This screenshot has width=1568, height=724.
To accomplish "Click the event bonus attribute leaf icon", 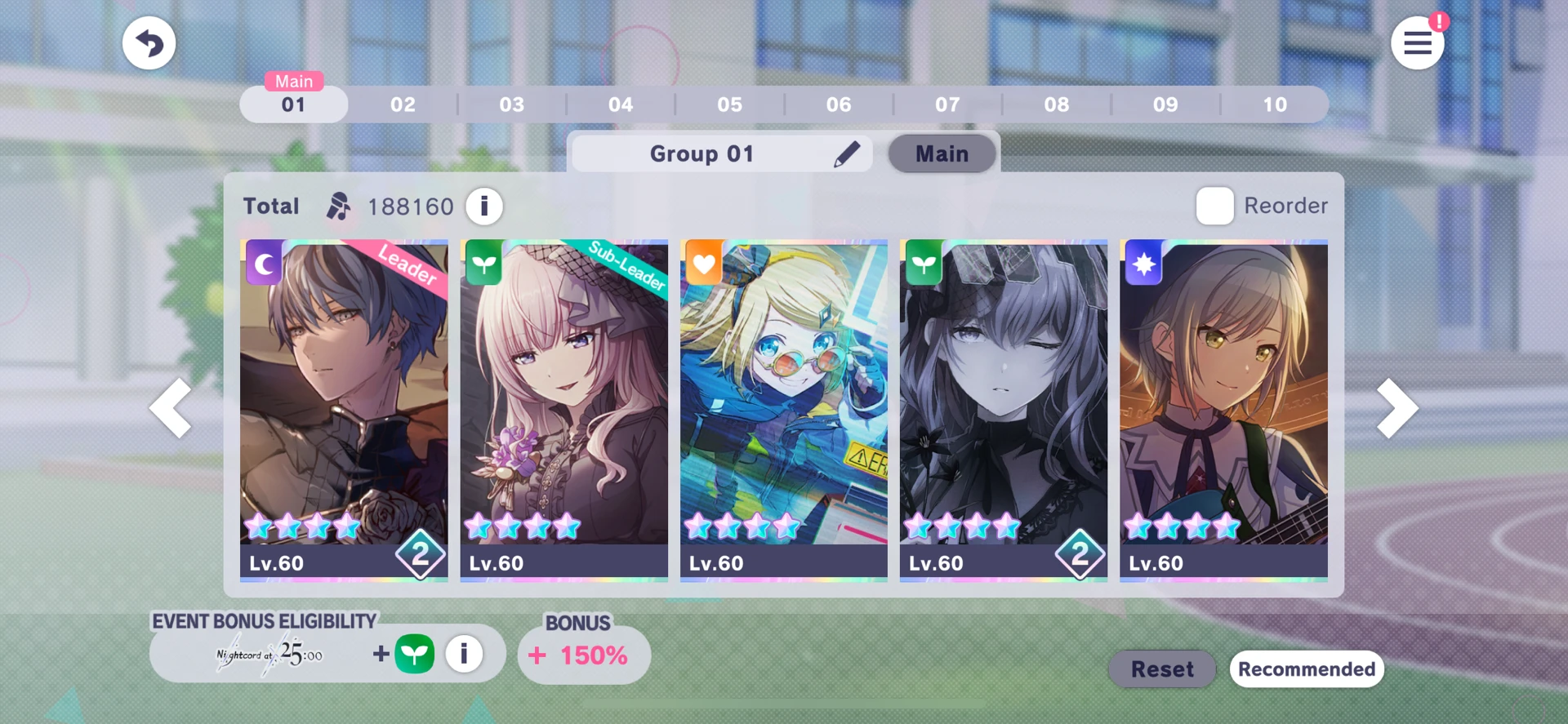I will 416,653.
